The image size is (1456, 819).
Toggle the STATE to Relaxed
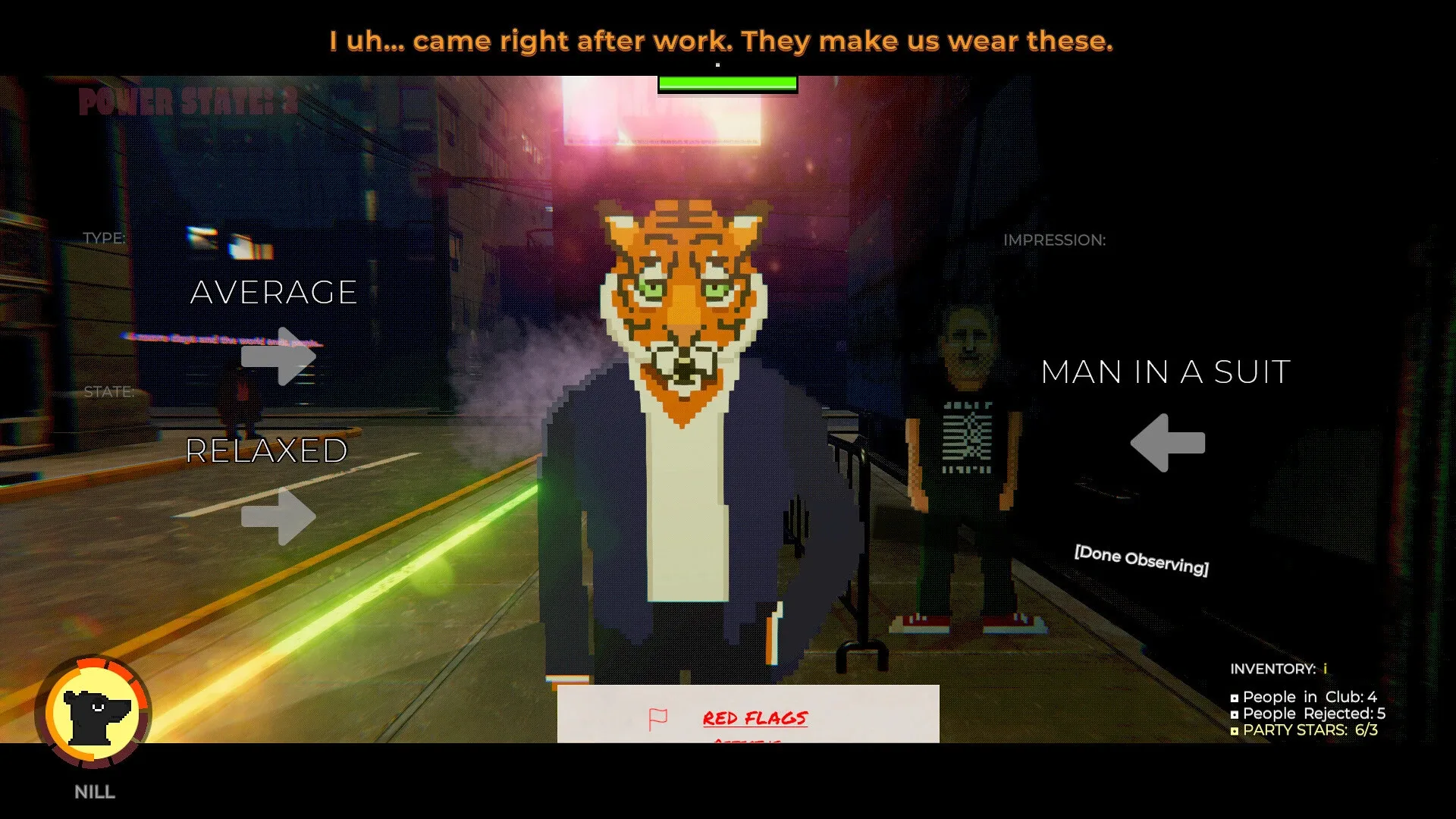coord(265,450)
